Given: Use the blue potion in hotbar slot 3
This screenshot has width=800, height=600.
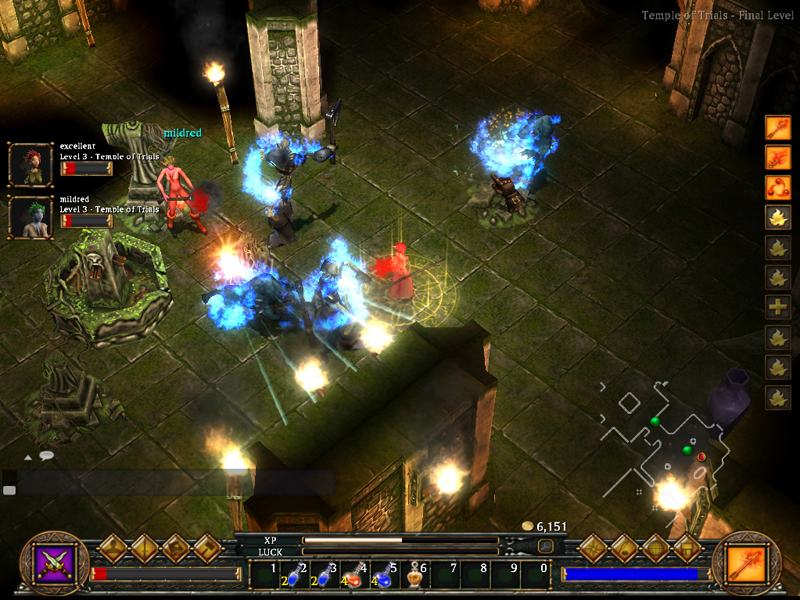Looking at the screenshot, I should (324, 574).
